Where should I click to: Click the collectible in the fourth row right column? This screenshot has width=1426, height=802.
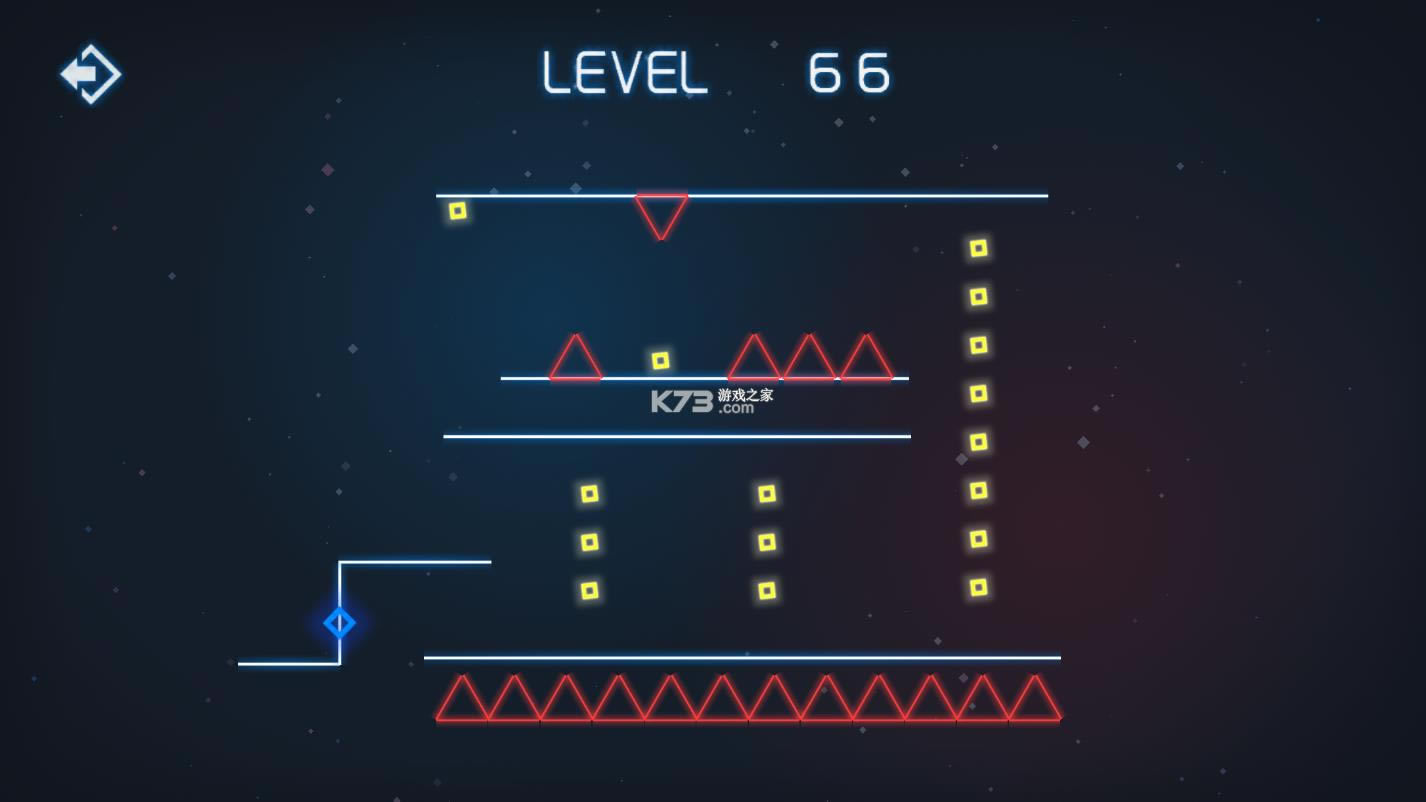(x=977, y=394)
